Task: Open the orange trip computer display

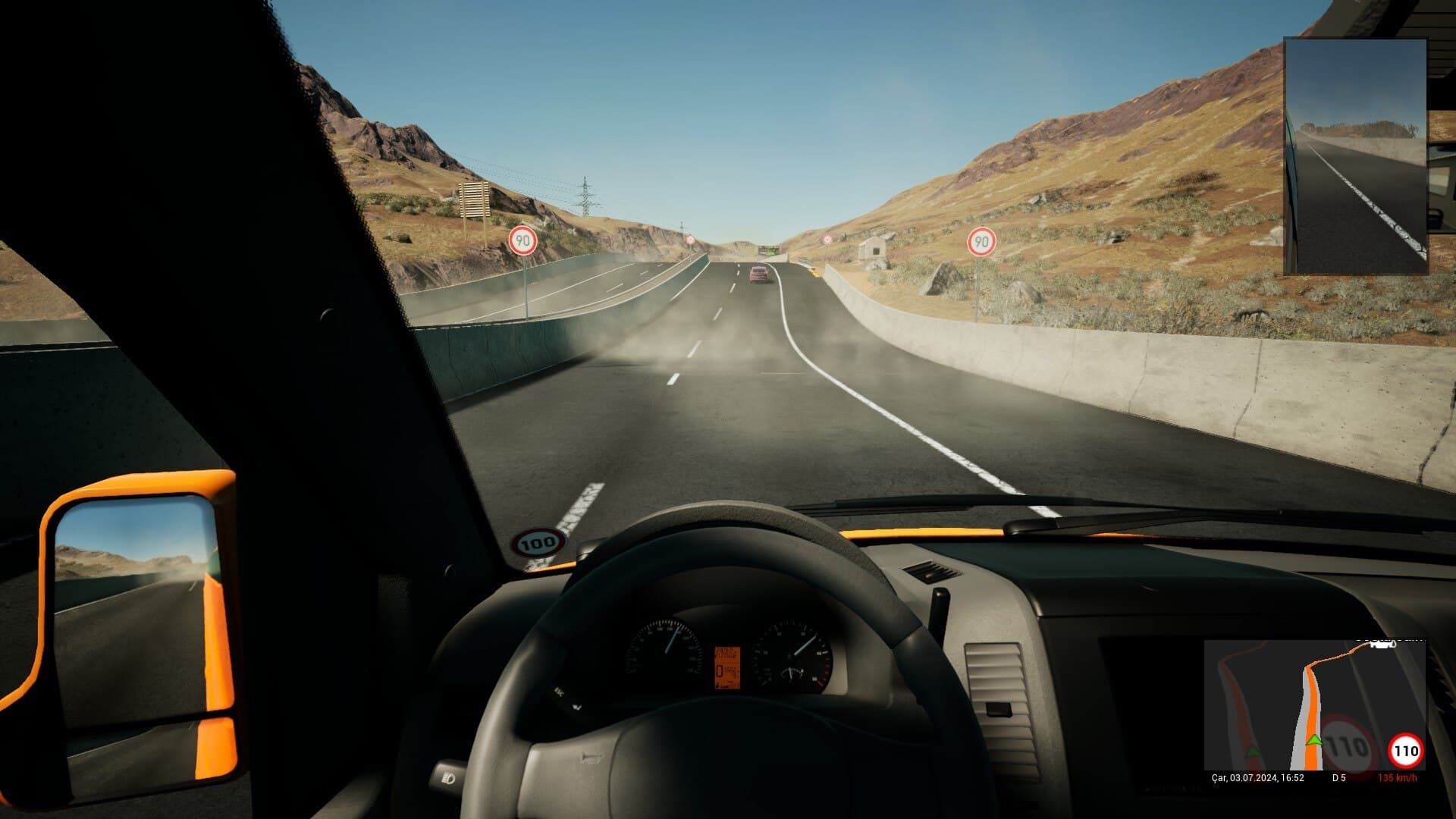Action: point(727,667)
